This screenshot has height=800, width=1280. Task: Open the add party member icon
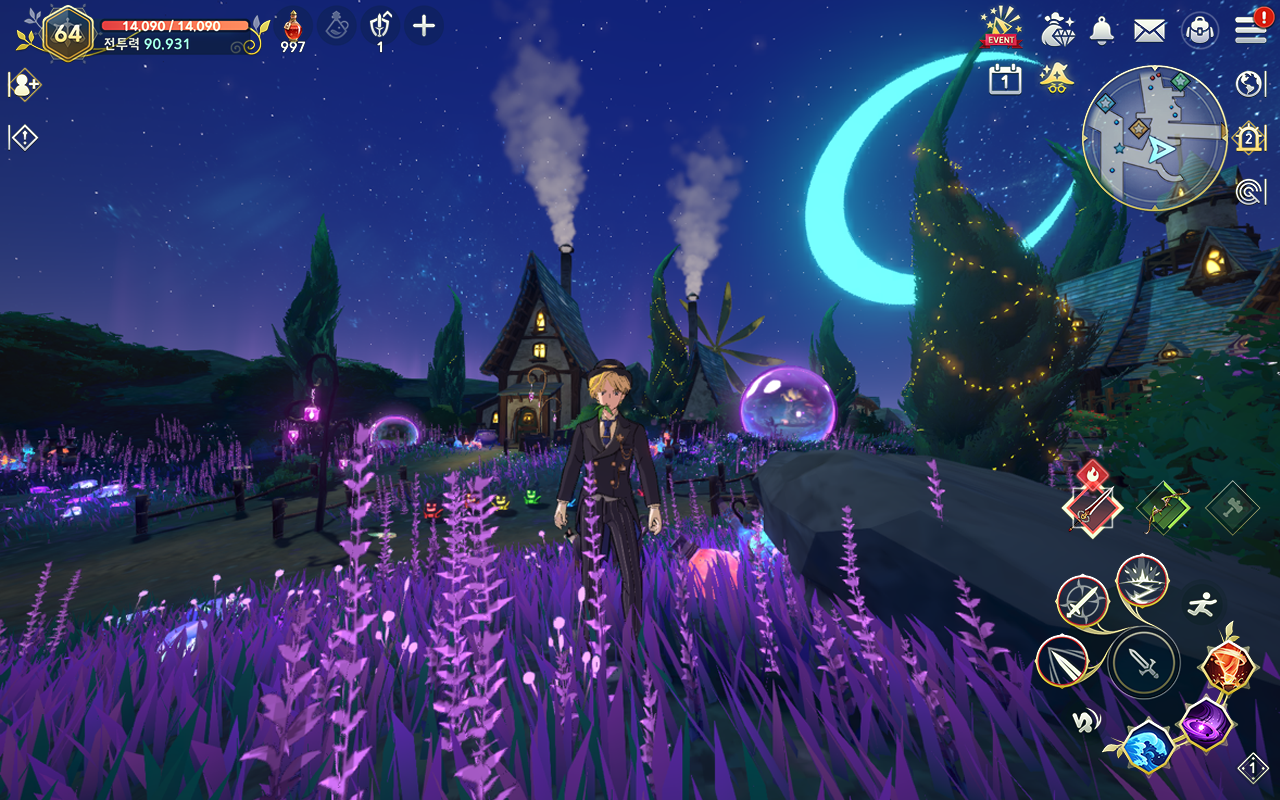(24, 85)
